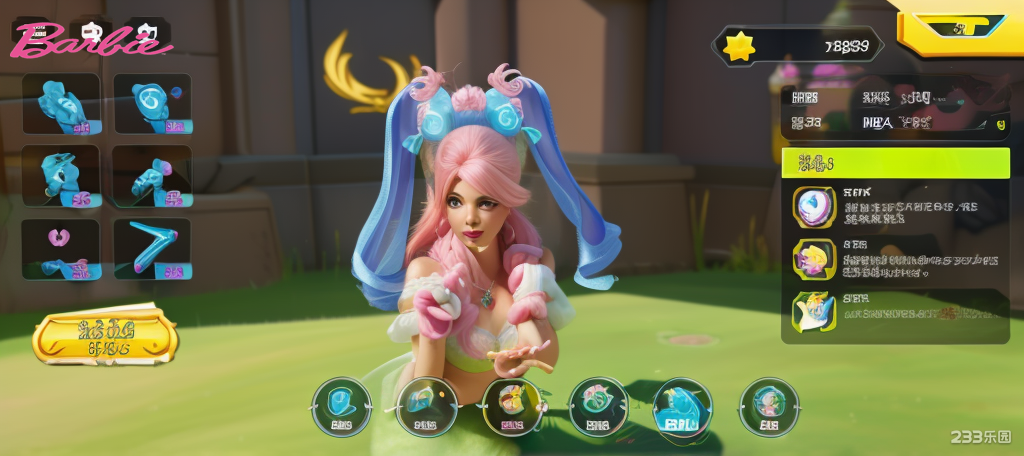Pick the blue swirl item with white ring

click(x=152, y=103)
